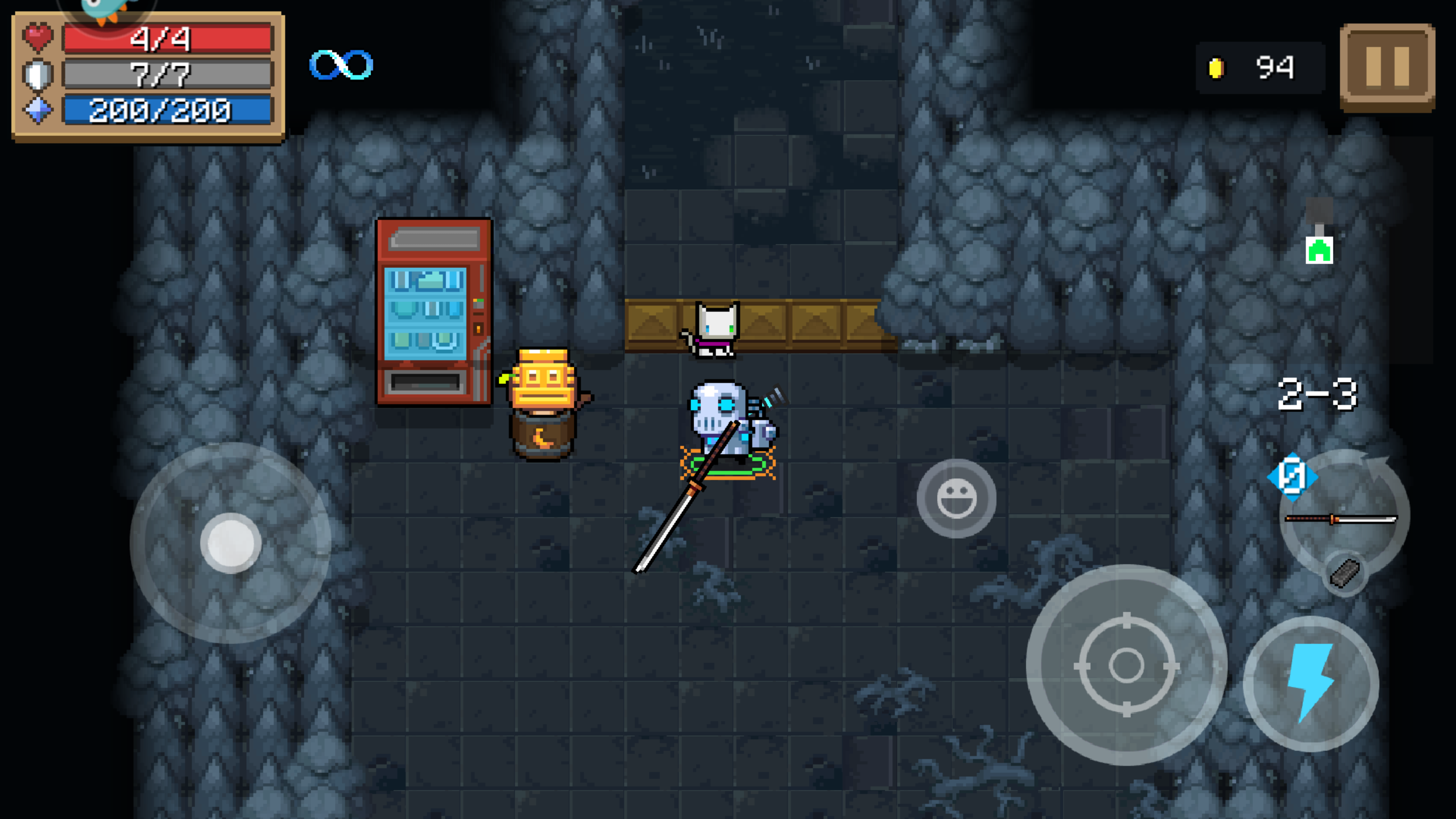The image size is (1456, 819).
Task: Pause the game with the pause button
Action: click(x=1387, y=67)
